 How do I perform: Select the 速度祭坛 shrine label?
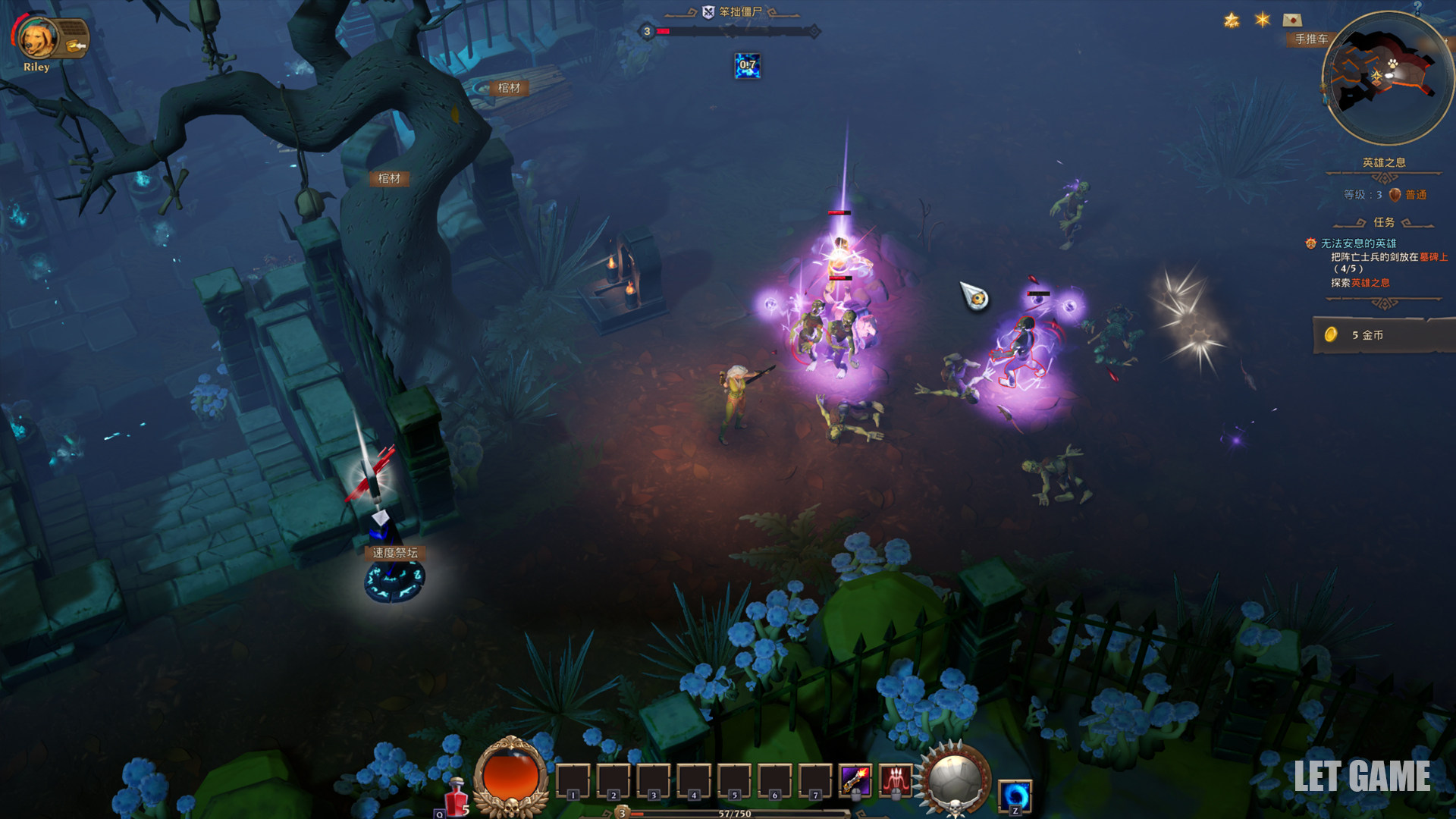click(394, 553)
